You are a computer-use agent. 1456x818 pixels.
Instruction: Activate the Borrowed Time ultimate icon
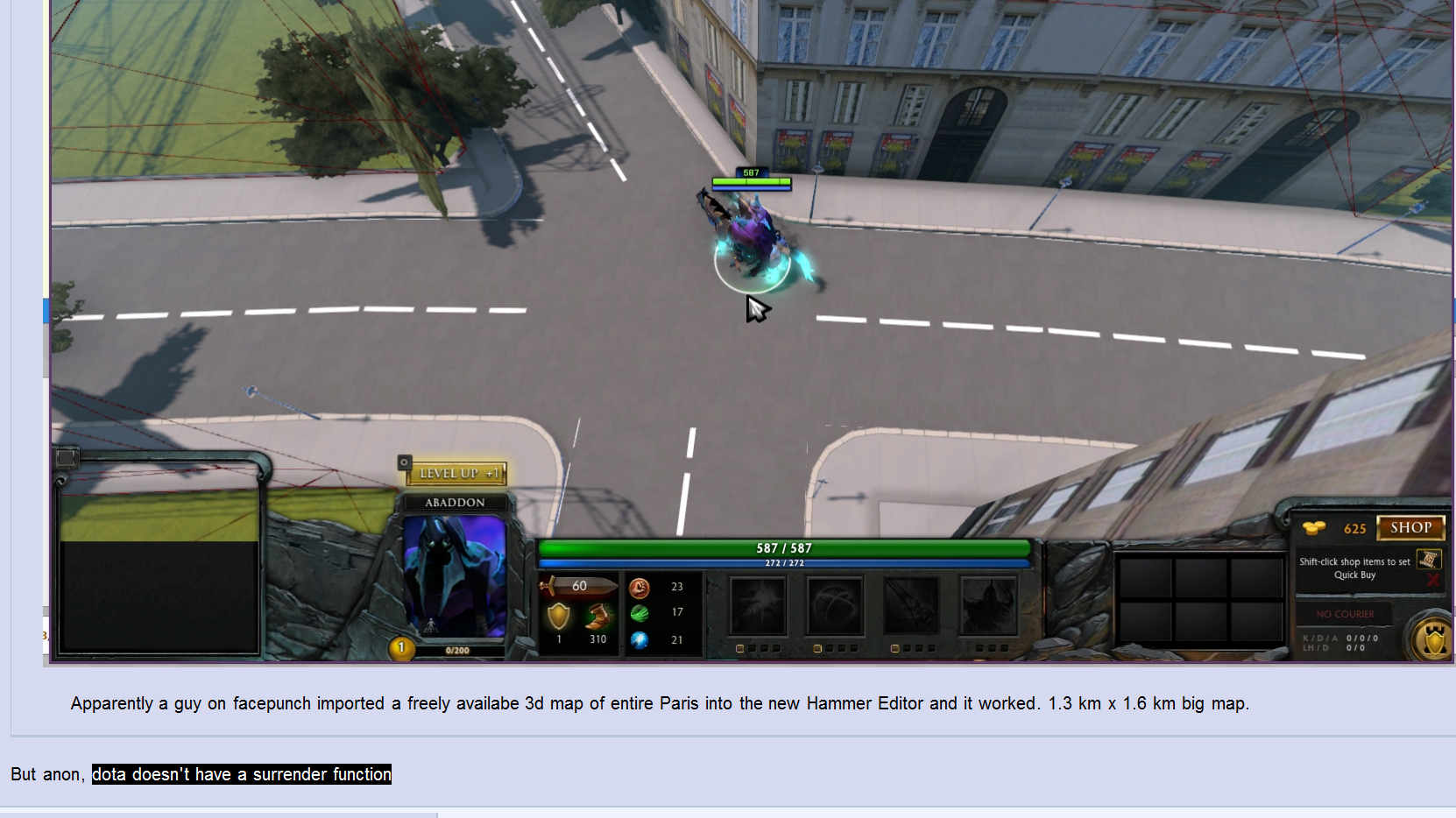[x=988, y=605]
